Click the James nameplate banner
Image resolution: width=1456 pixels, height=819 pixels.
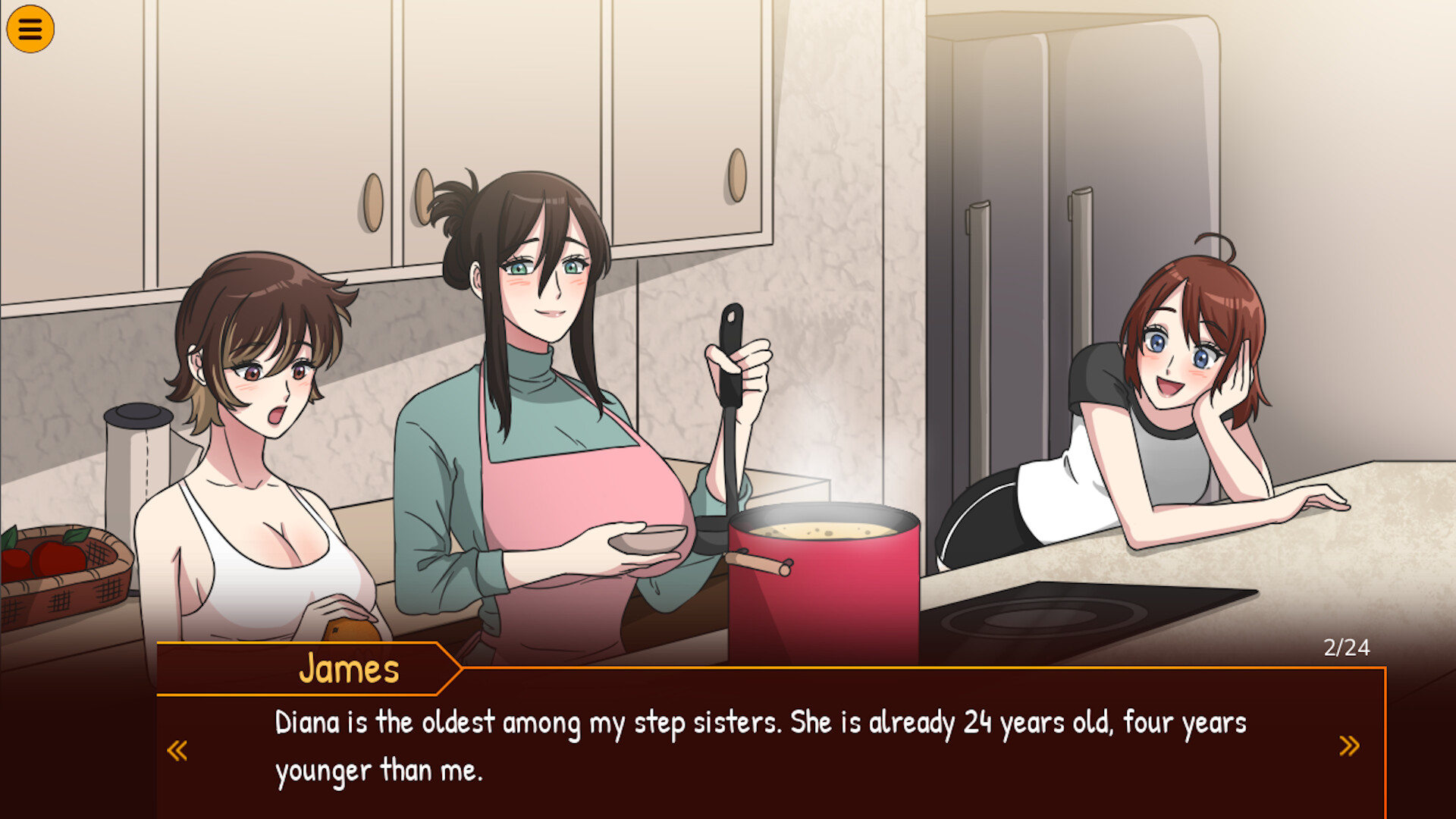pos(349,669)
